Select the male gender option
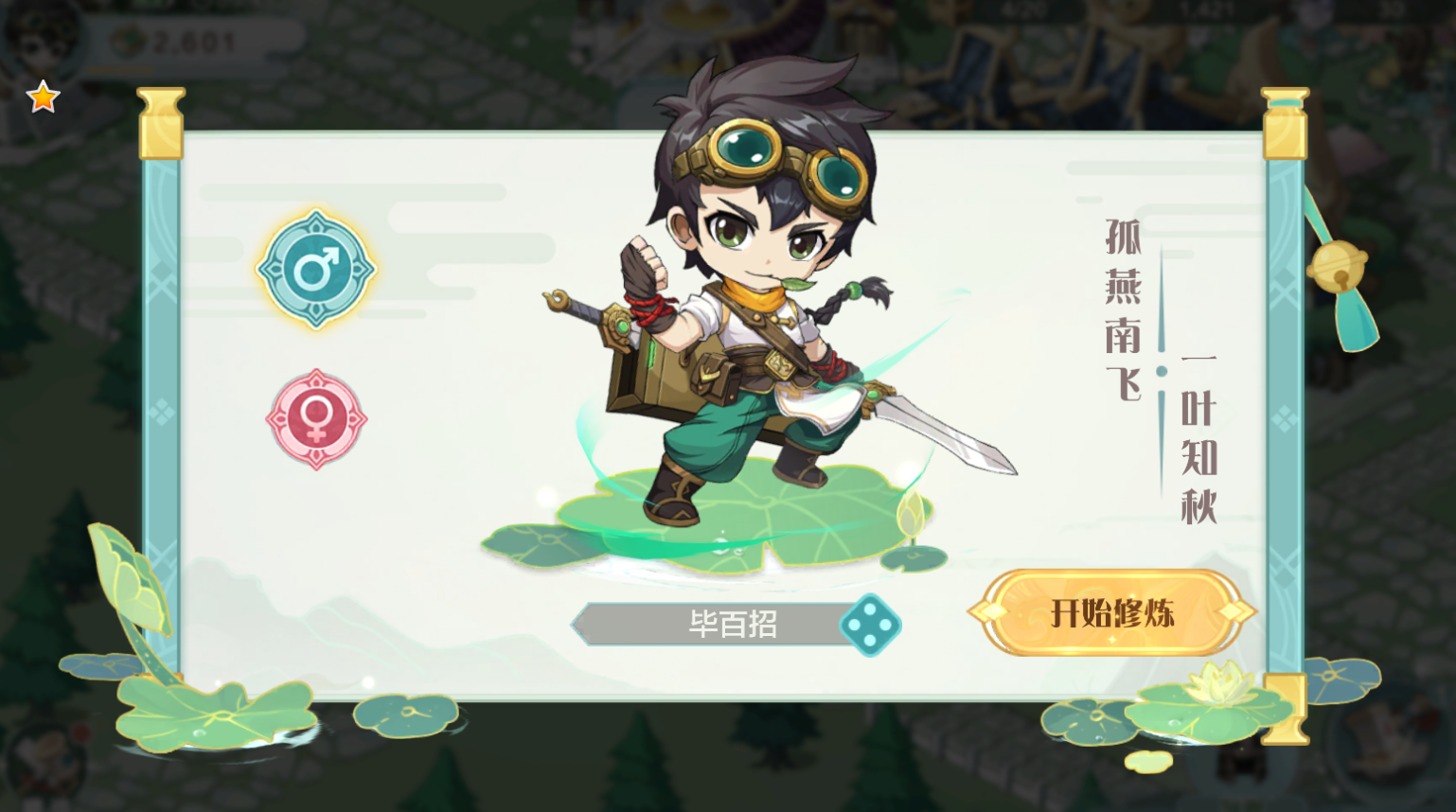 (x=316, y=270)
